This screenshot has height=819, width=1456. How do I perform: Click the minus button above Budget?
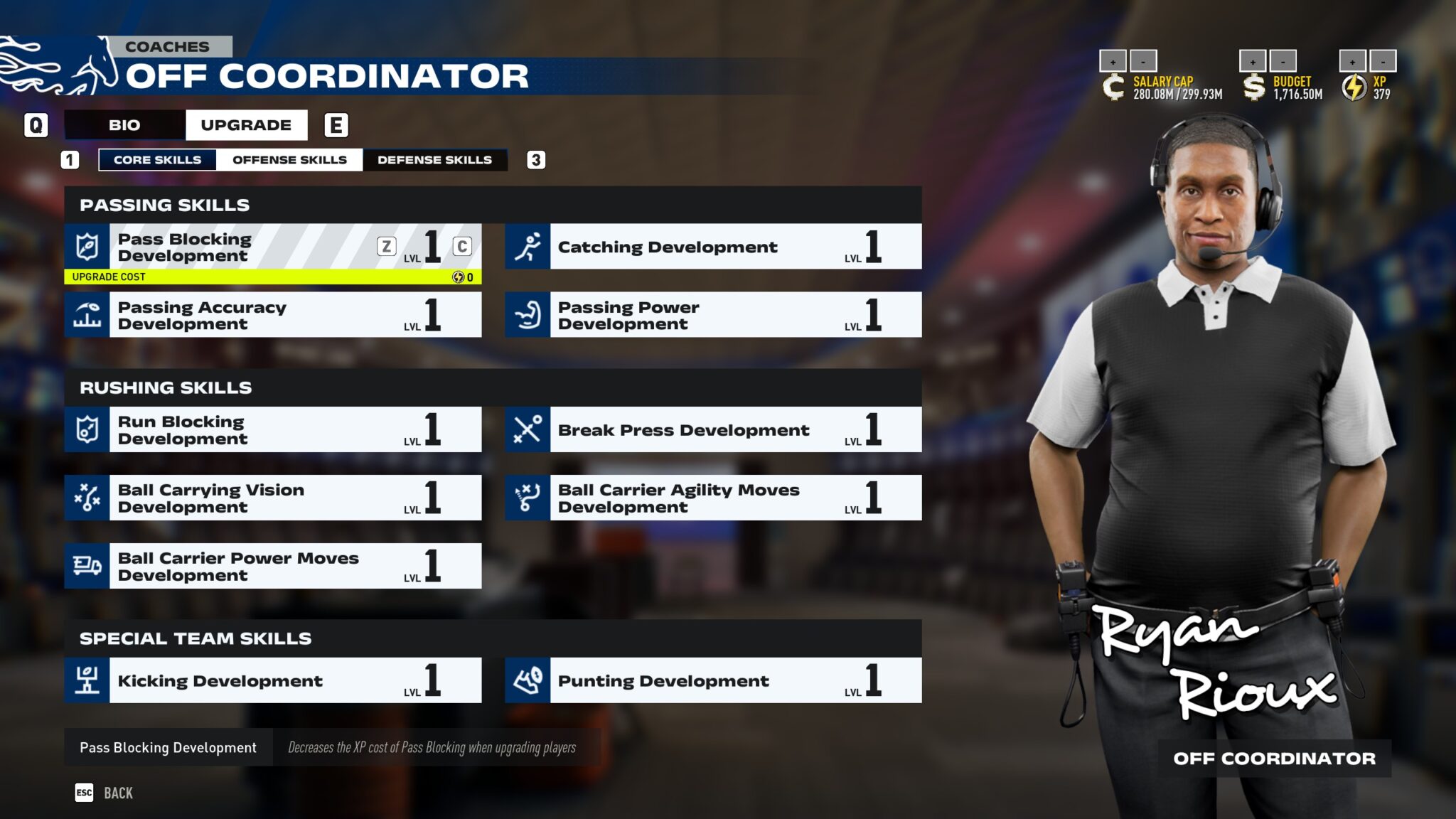tap(1283, 61)
